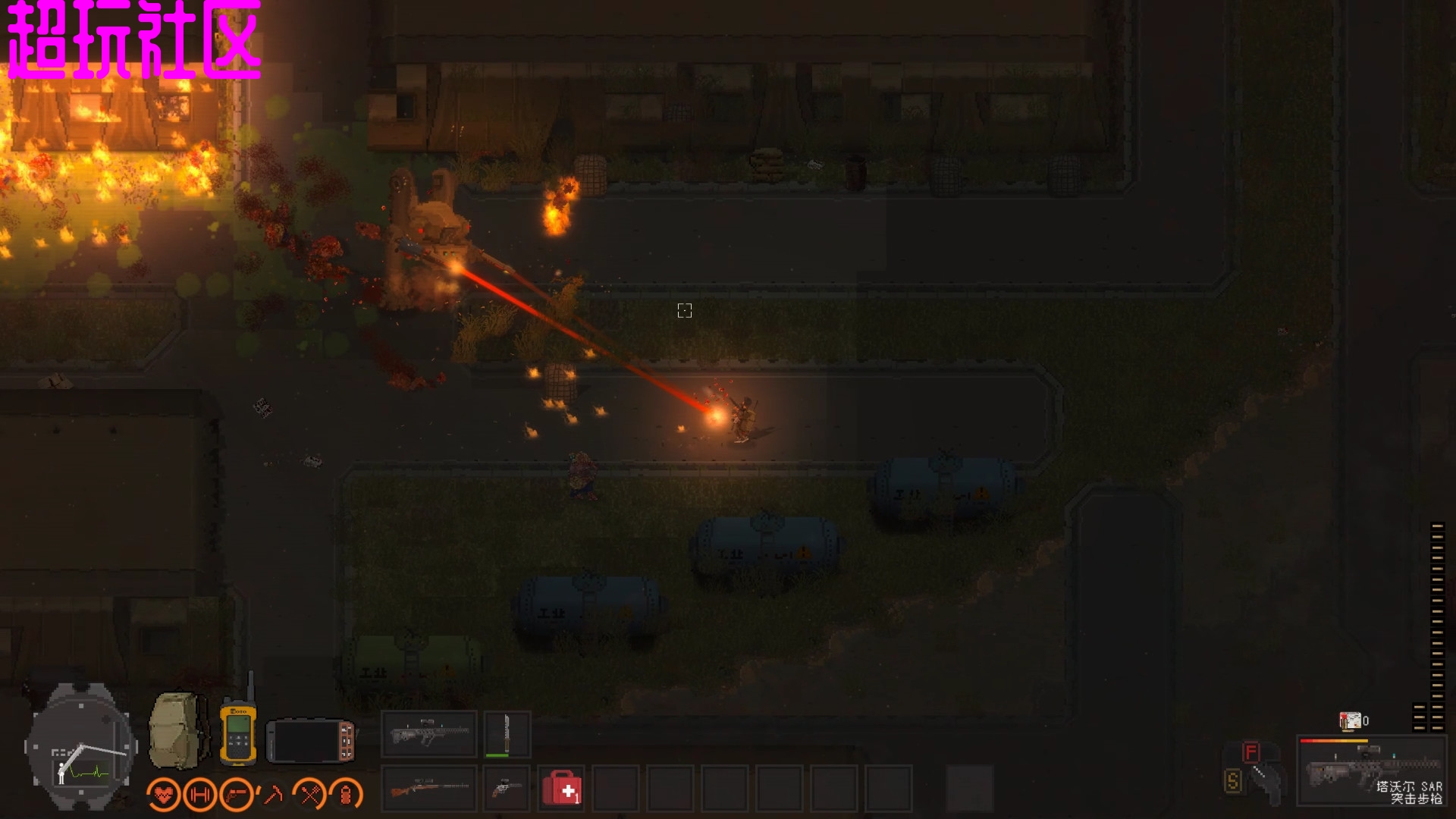Click the fork and knife hunger icon

[x=309, y=794]
